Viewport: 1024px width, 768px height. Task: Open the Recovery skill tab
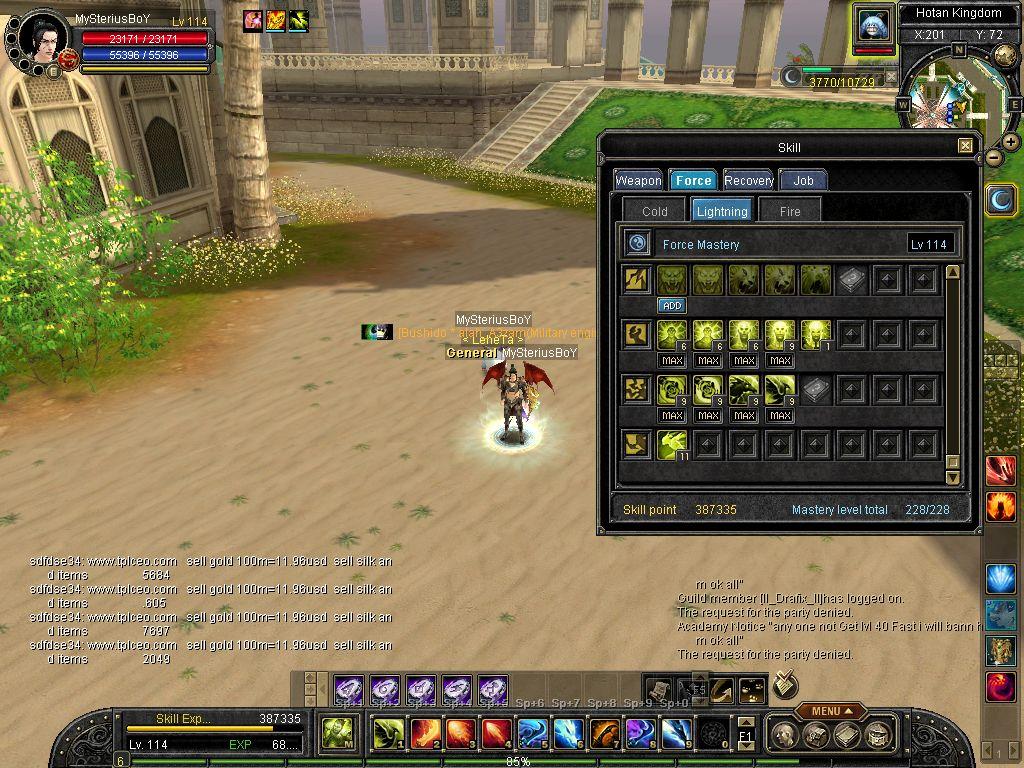pos(748,180)
